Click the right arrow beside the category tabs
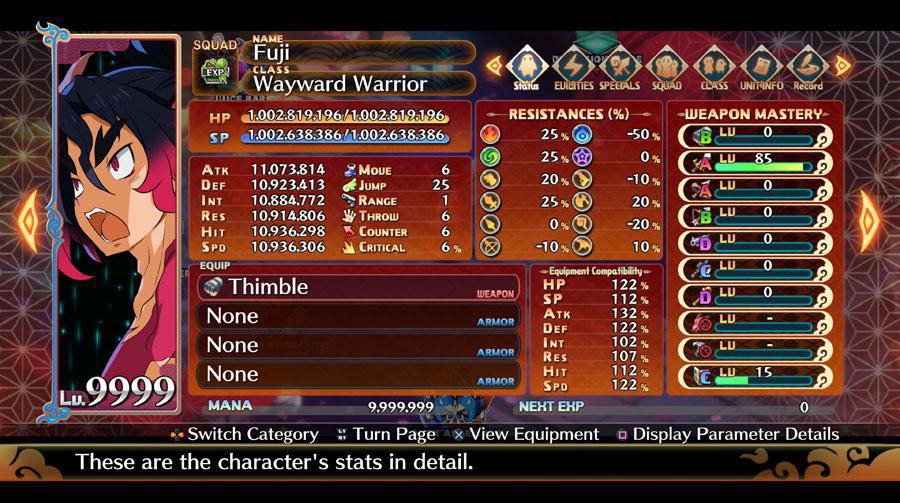 point(842,66)
